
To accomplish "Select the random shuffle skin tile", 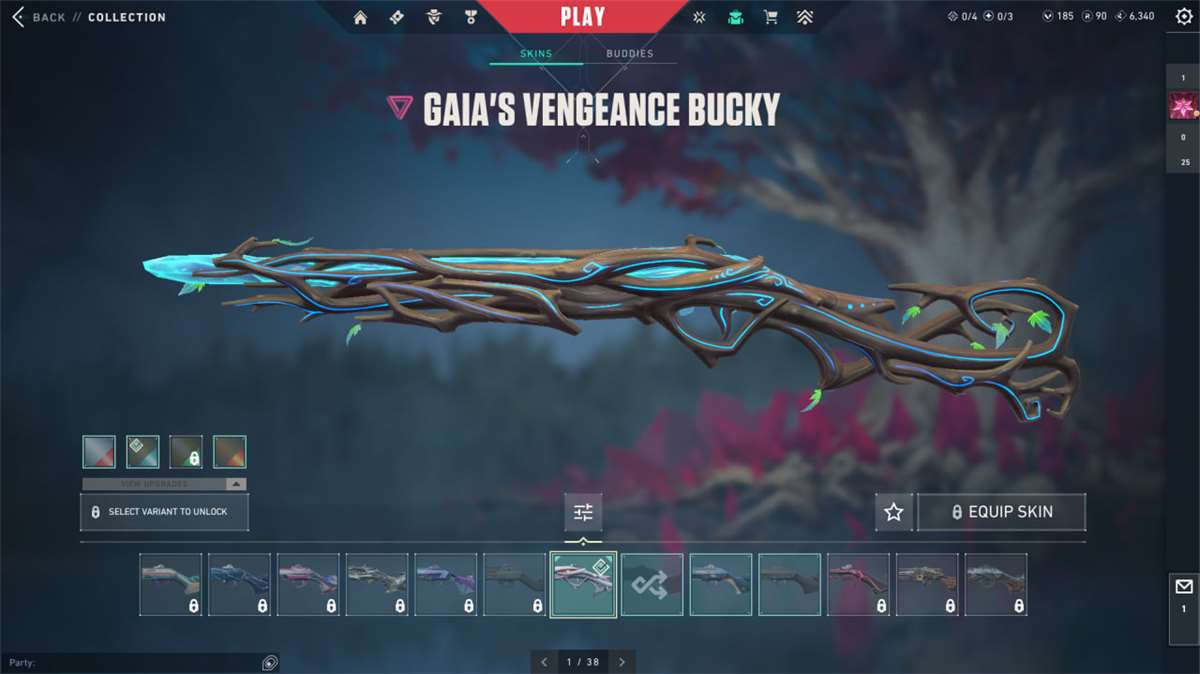I will 652,585.
